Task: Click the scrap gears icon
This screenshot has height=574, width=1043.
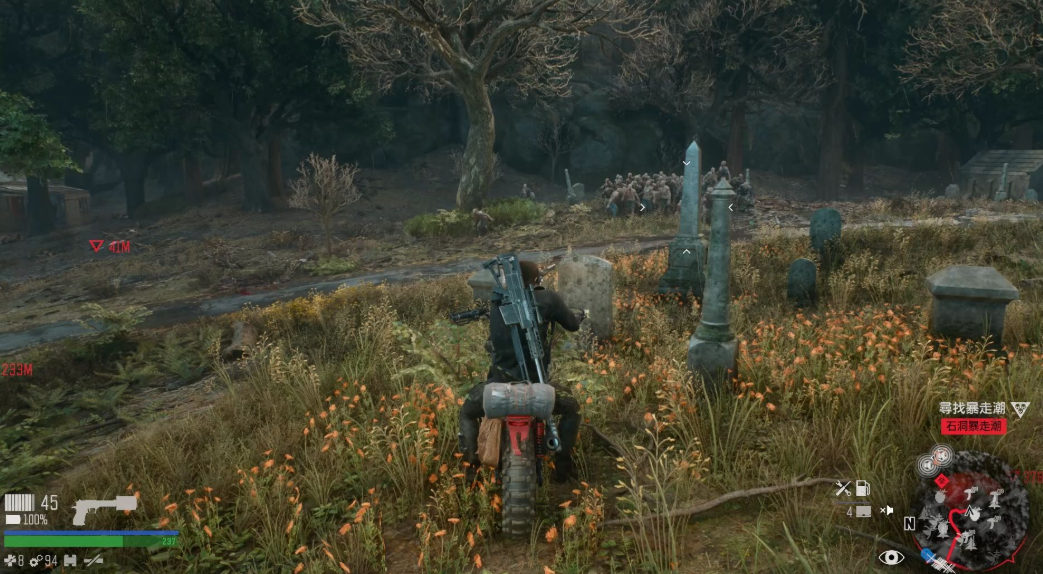Action: tap(35, 561)
